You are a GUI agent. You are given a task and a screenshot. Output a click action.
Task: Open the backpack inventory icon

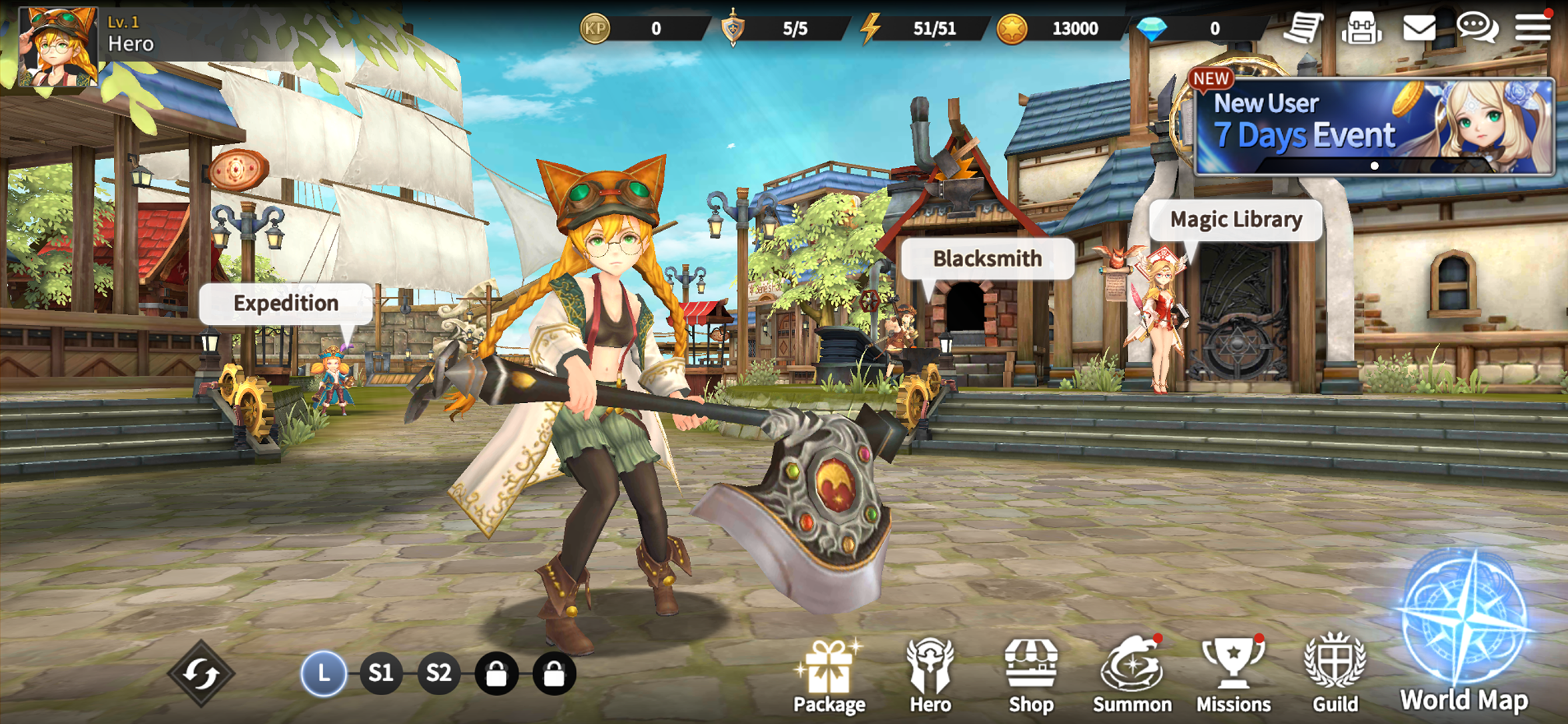pyautogui.click(x=1361, y=28)
